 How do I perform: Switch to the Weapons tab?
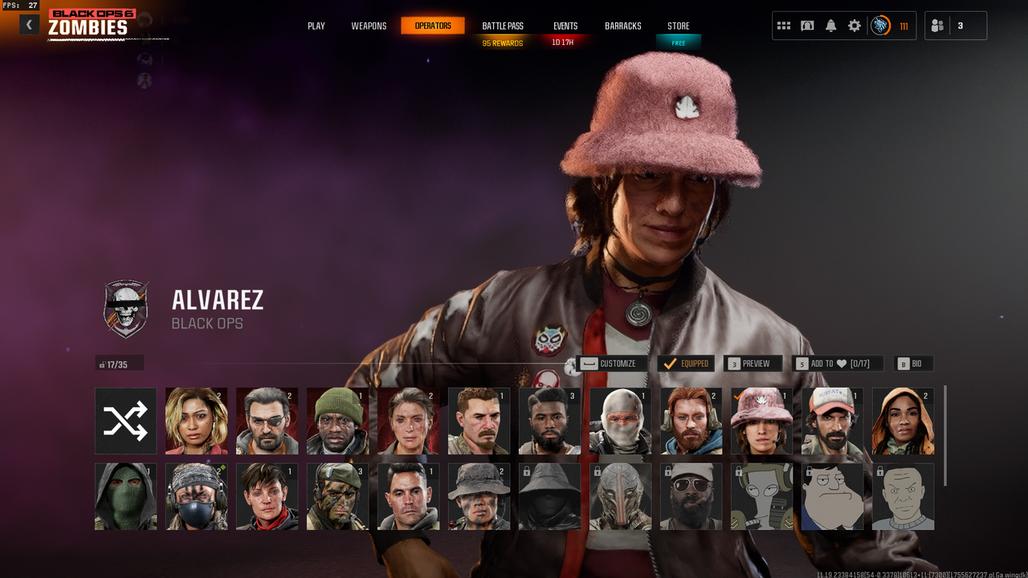[x=368, y=26]
